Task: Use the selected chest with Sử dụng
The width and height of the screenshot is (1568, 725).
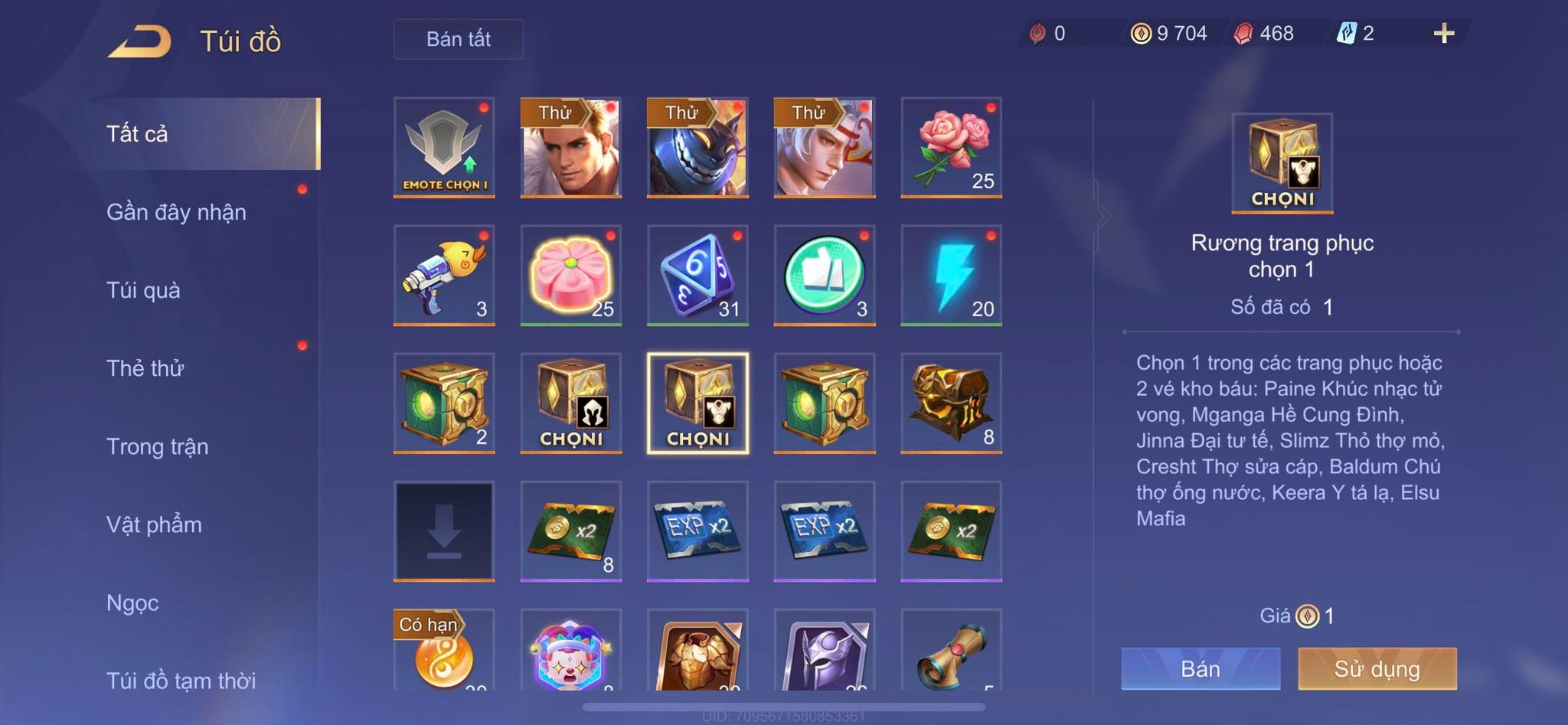Action: [1377, 668]
